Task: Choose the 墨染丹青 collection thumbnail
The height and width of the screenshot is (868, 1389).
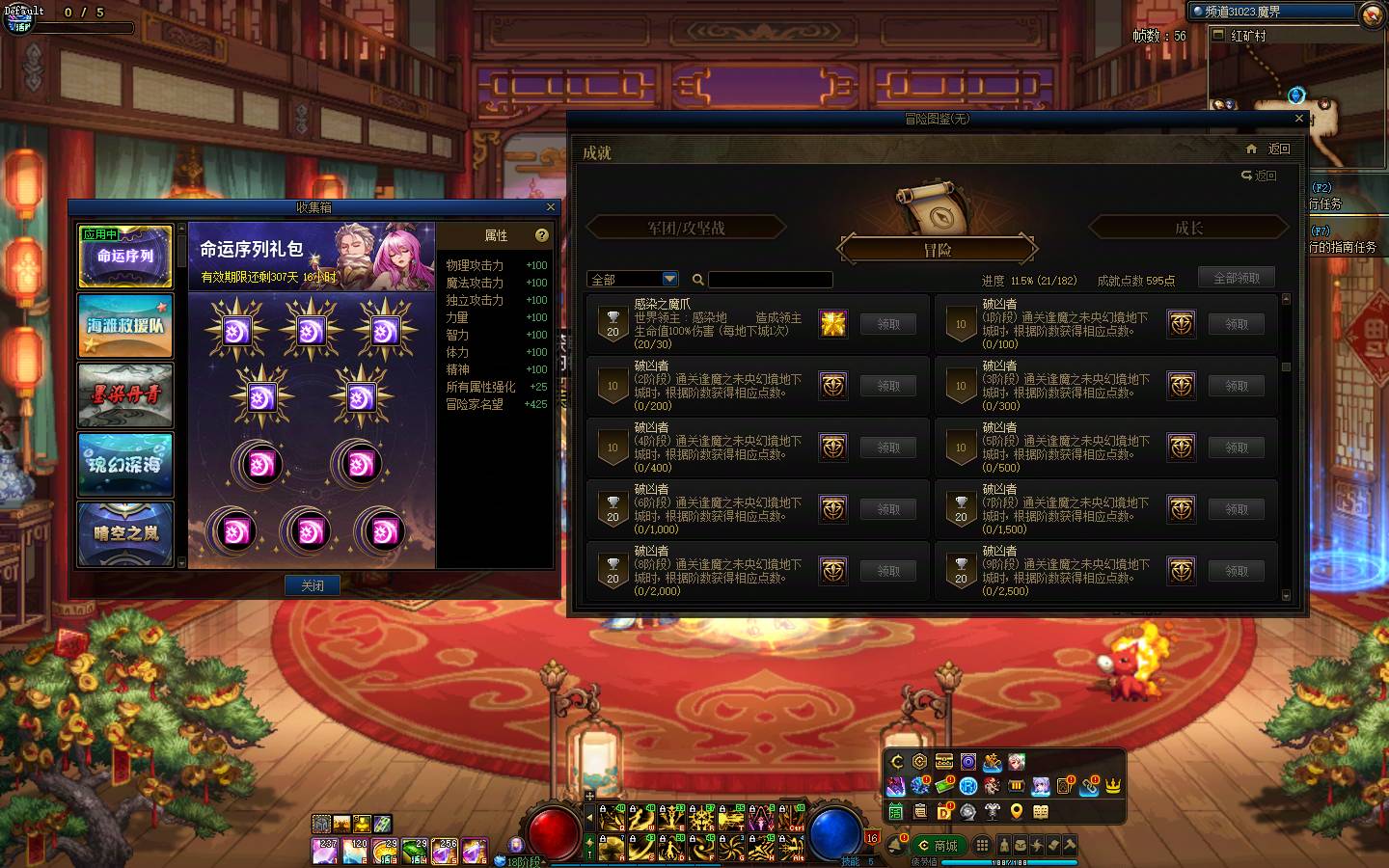Action: point(125,395)
